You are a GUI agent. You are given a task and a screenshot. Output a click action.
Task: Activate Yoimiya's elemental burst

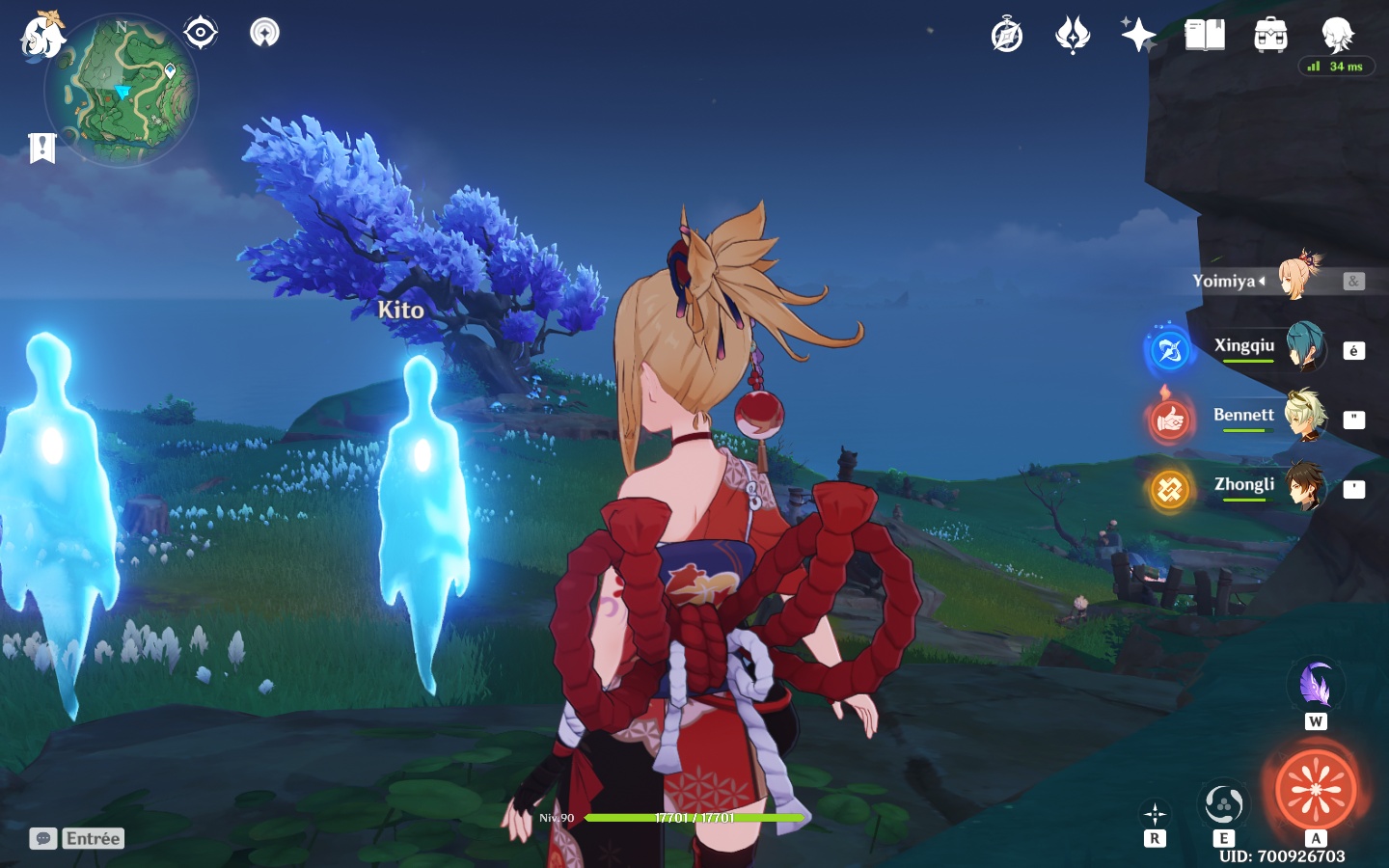(1316, 789)
